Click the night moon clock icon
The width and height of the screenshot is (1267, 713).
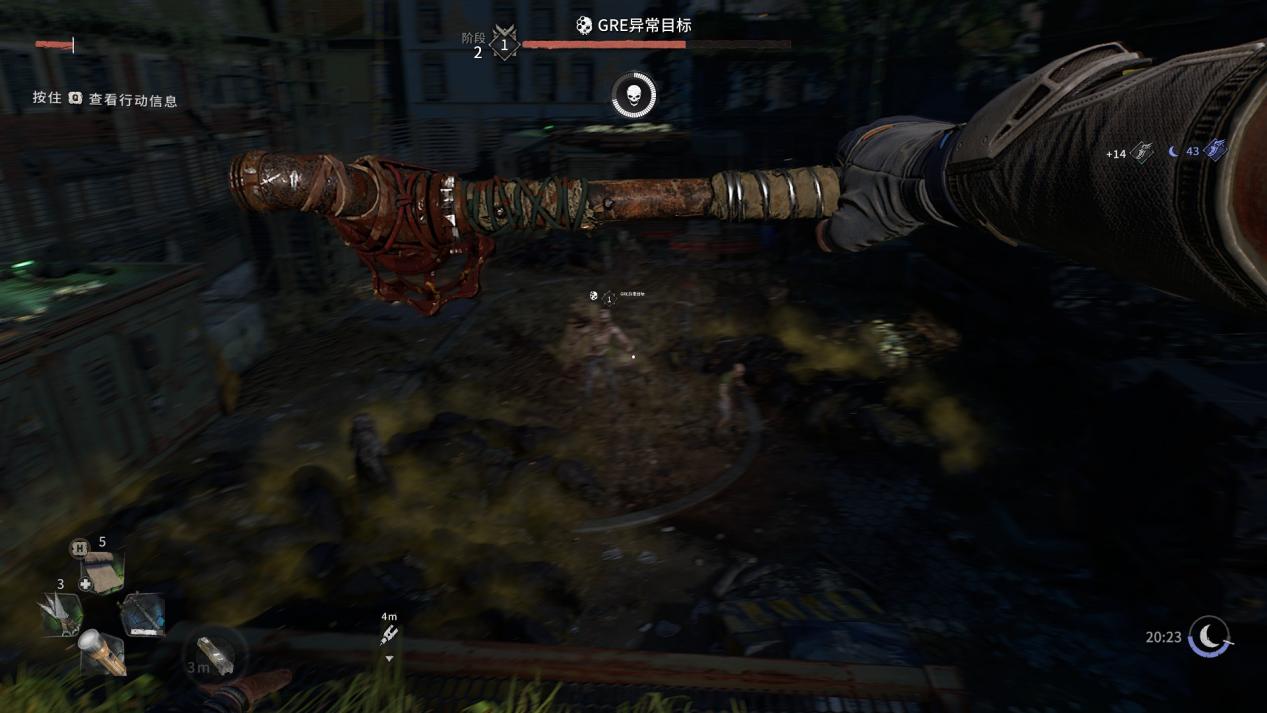1209,636
